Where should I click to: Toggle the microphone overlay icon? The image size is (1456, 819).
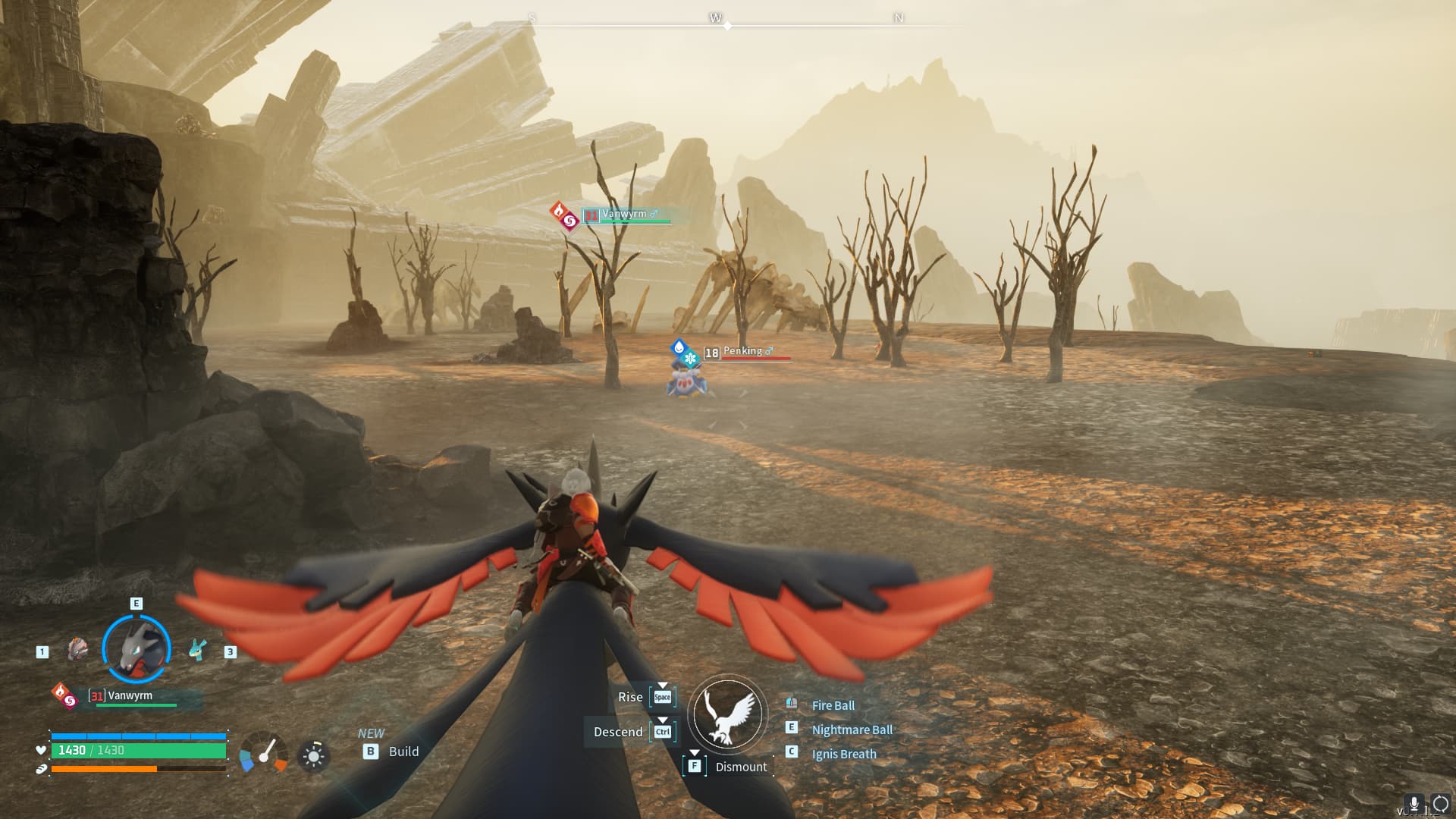[x=1414, y=804]
